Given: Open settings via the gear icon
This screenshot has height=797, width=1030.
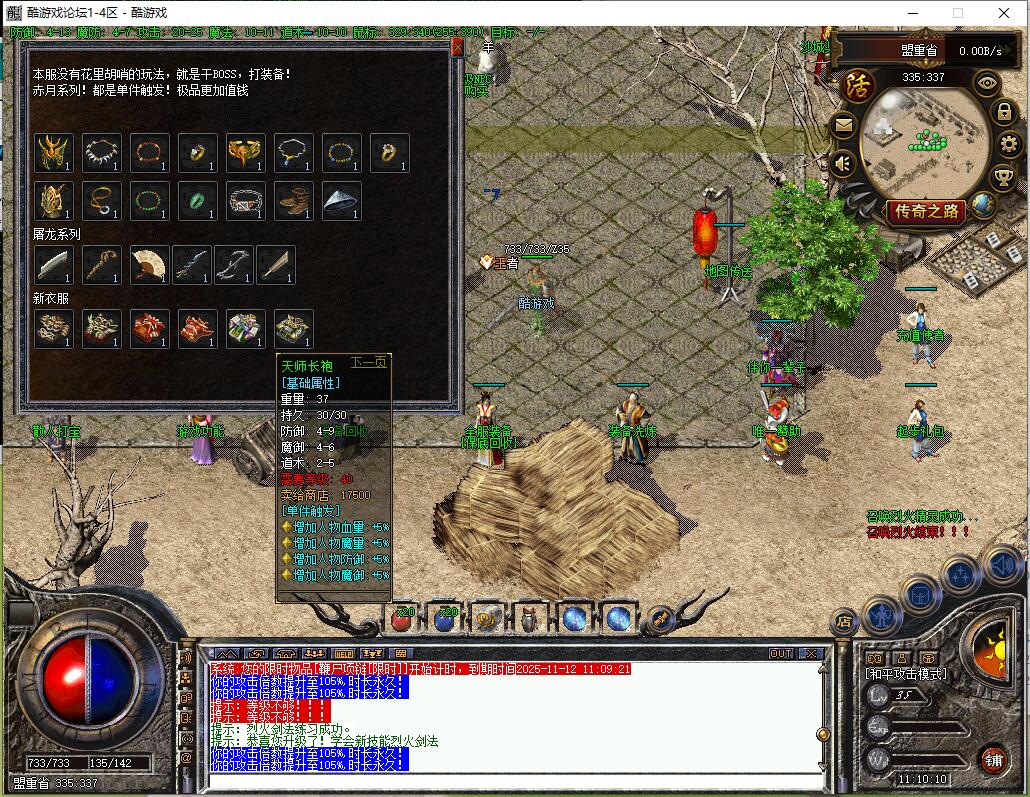Looking at the screenshot, I should coord(1008,145).
